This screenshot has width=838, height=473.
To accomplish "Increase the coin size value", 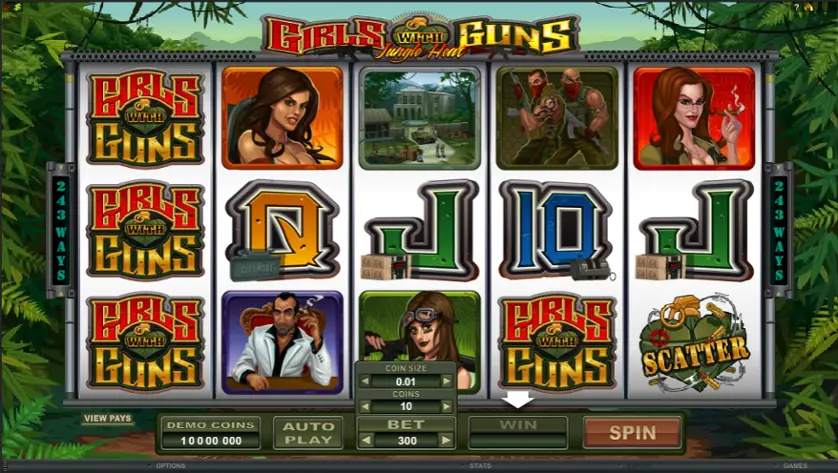I will [x=449, y=380].
